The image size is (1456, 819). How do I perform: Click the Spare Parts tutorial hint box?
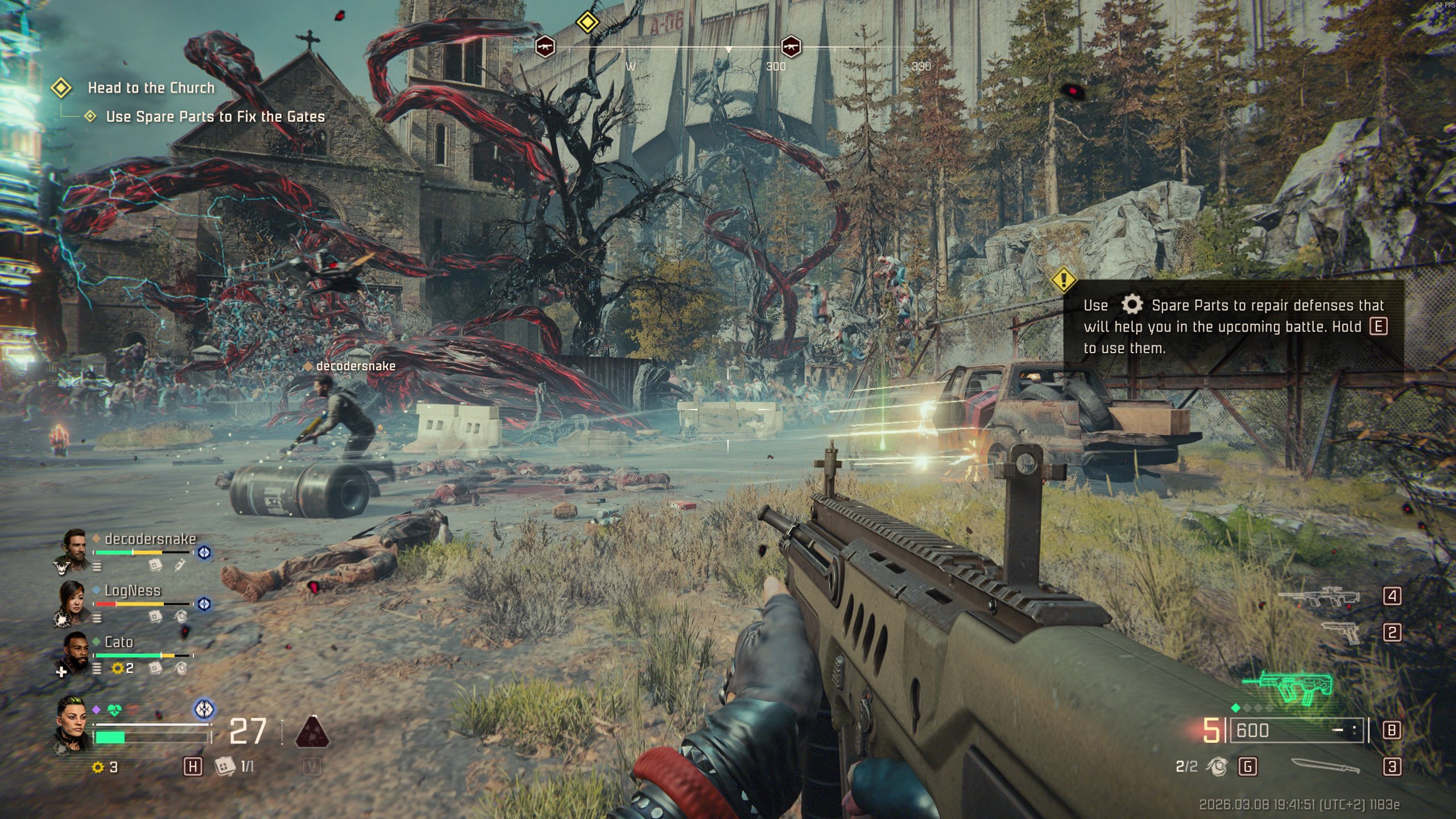(1233, 326)
